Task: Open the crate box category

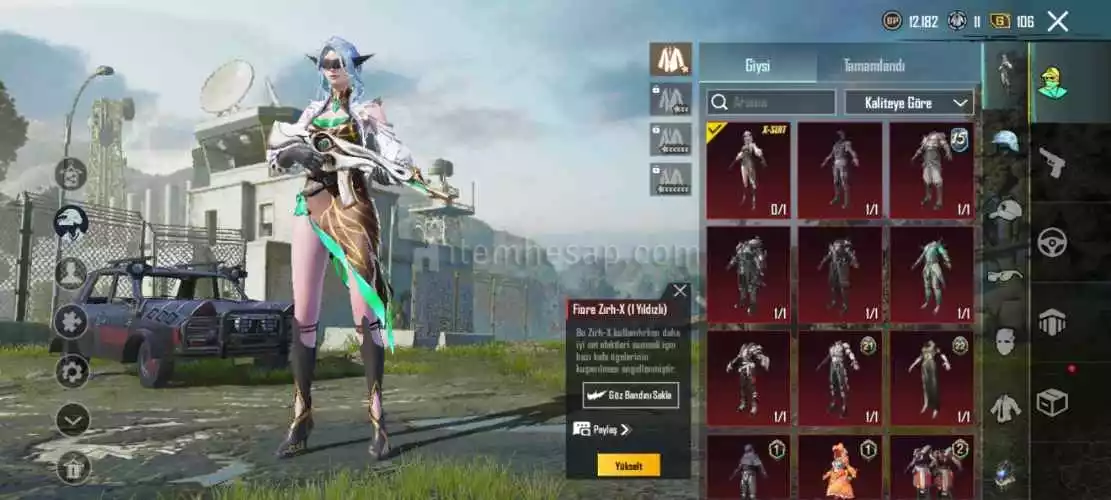Action: coord(1051,401)
